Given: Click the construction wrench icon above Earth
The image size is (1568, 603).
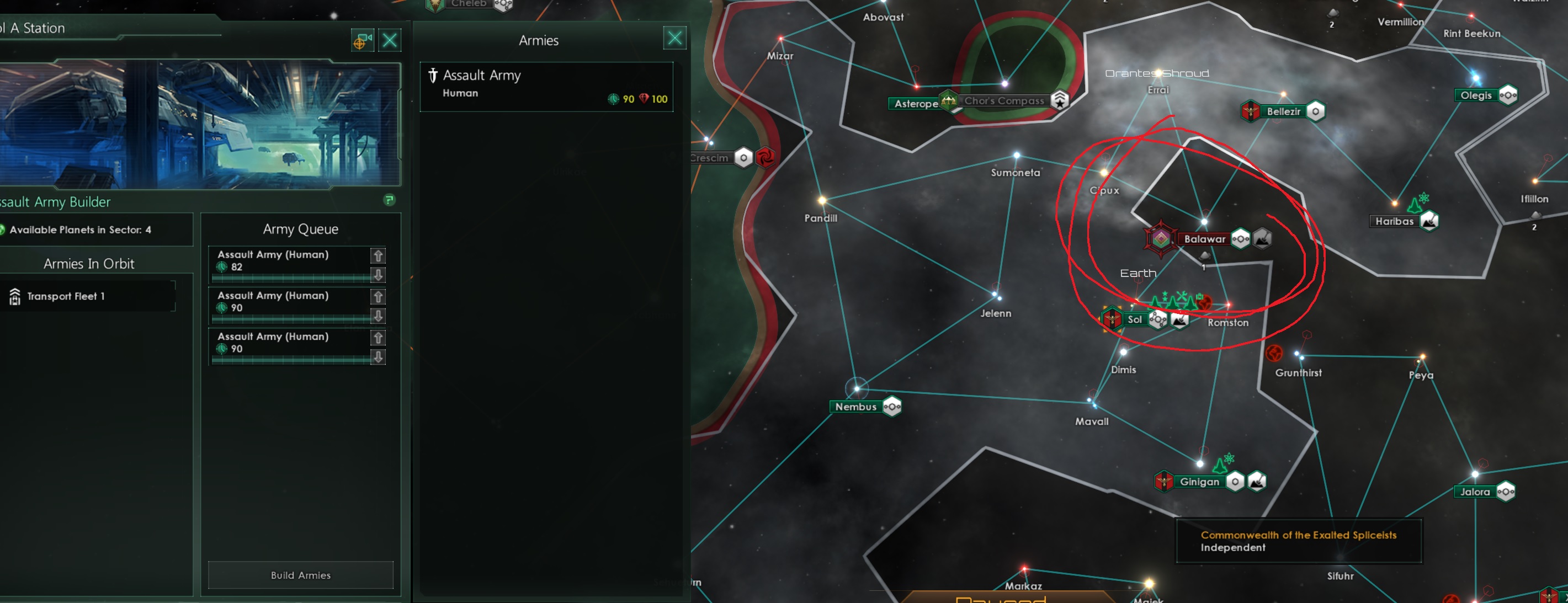Looking at the screenshot, I should pos(1183,296).
